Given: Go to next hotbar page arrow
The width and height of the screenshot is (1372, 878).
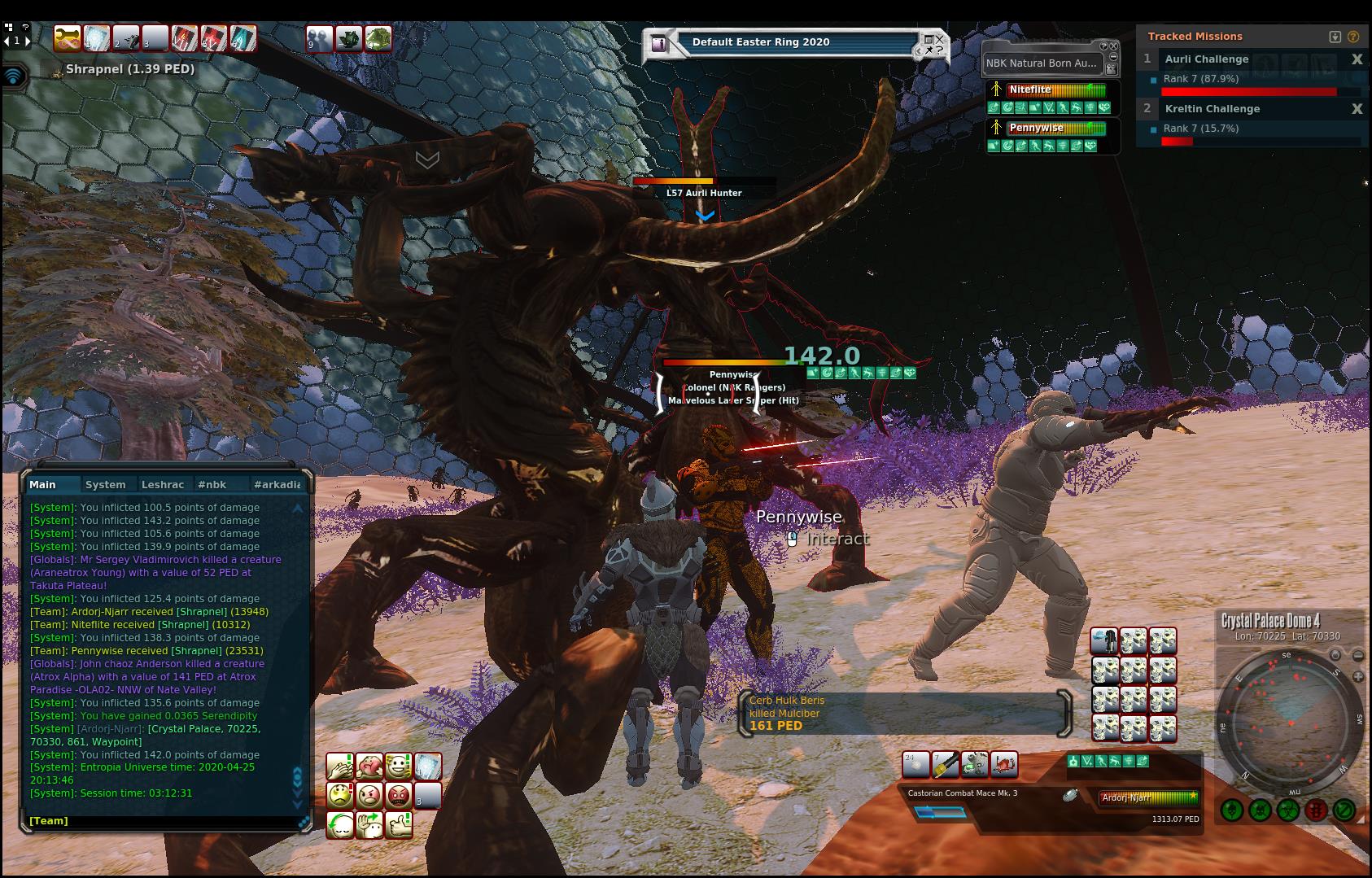Looking at the screenshot, I should point(28,40).
